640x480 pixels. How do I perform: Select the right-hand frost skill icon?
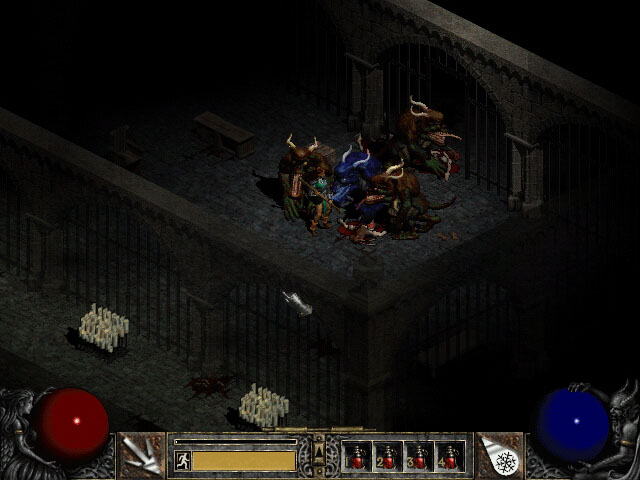500,456
